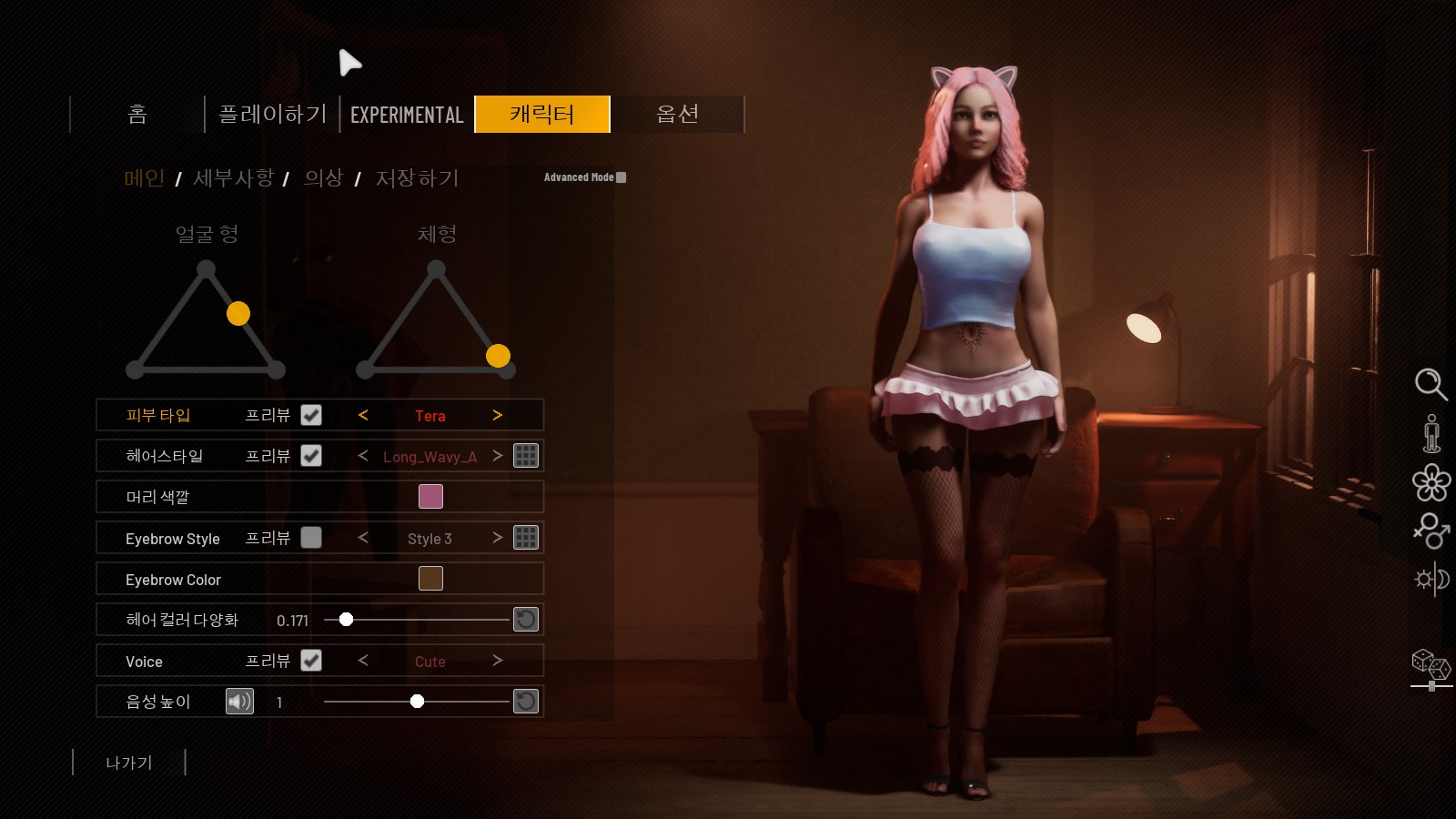The height and width of the screenshot is (819, 1456).
Task: Open the 플레이하기 tab
Action: coord(272,115)
